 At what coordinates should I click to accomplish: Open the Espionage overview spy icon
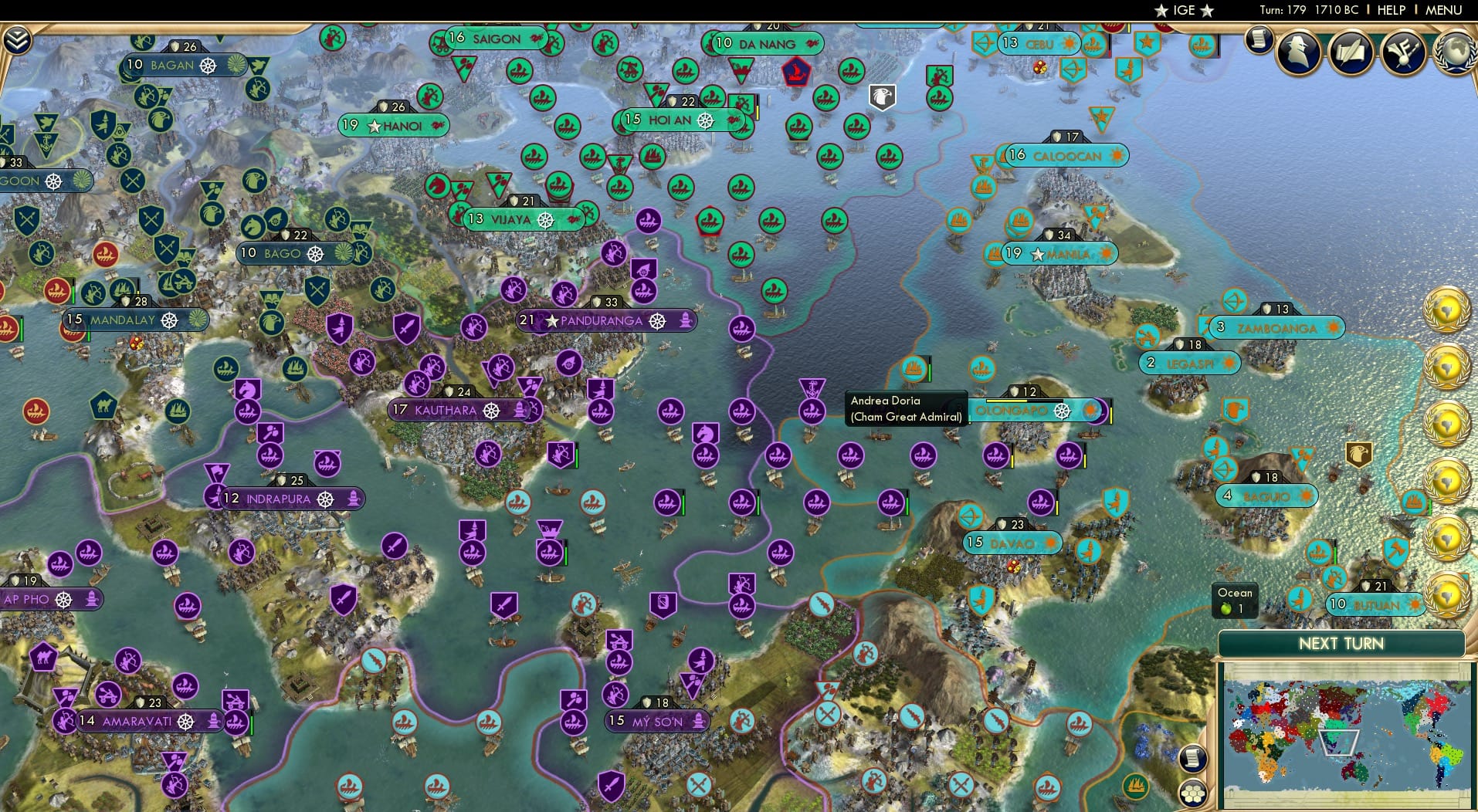[x=1298, y=52]
